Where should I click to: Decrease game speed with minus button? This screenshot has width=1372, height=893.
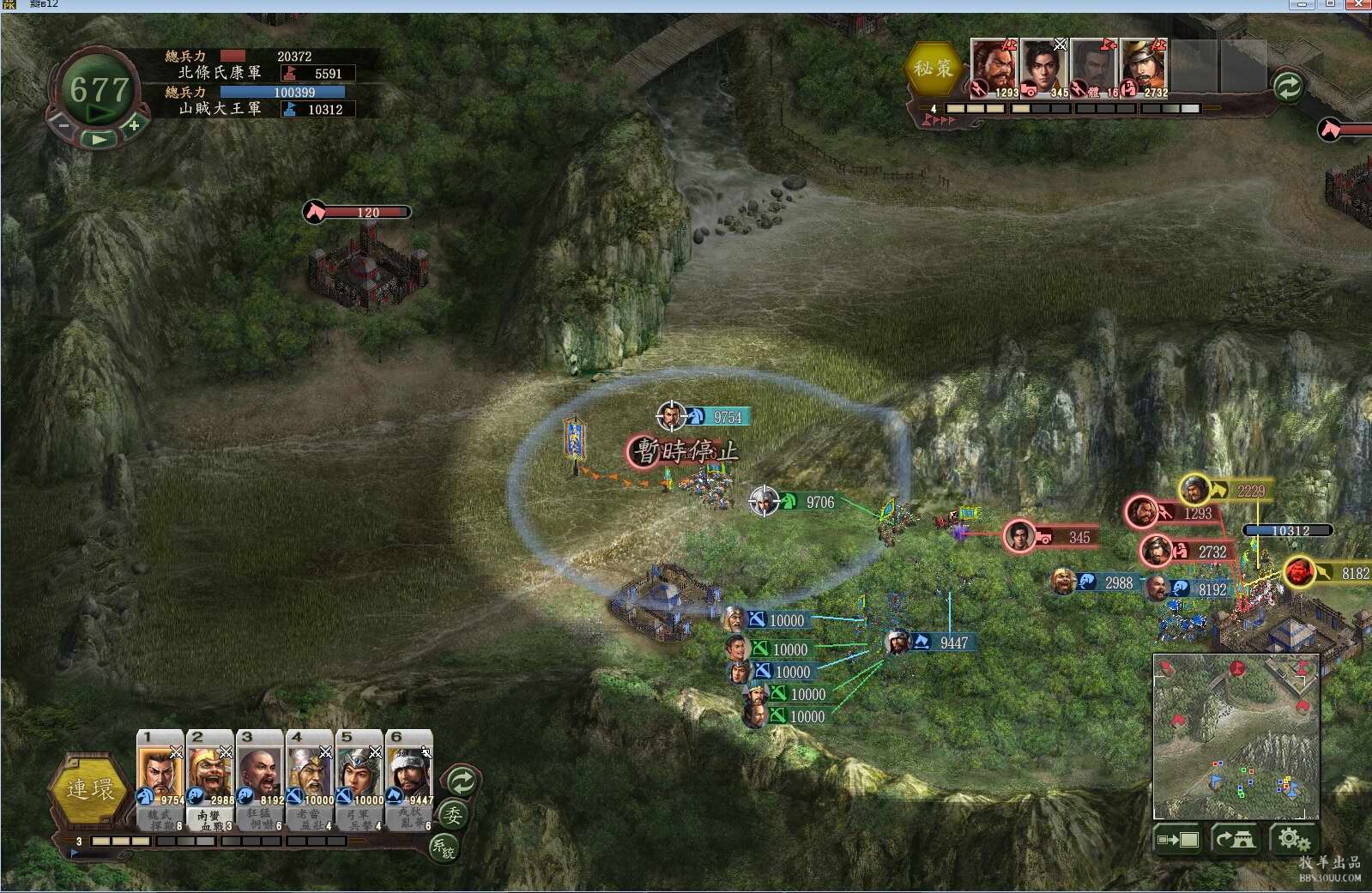click(x=63, y=125)
